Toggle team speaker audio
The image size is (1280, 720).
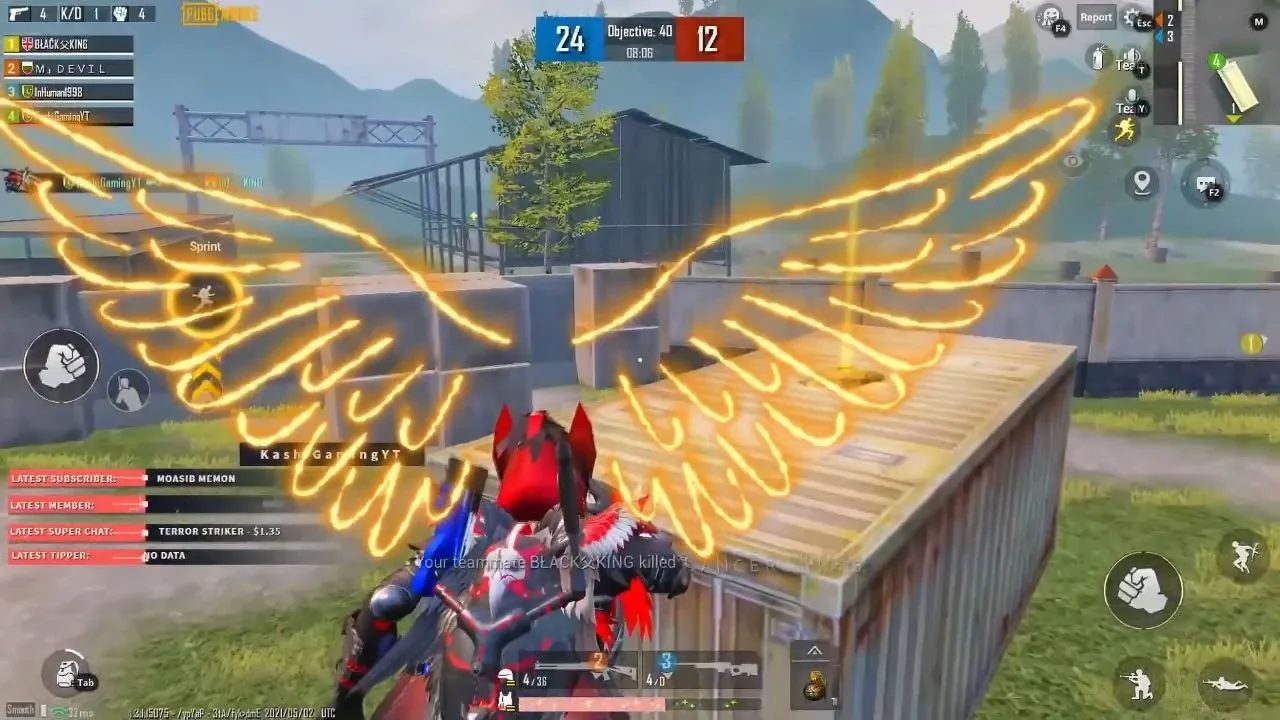tap(1130, 59)
